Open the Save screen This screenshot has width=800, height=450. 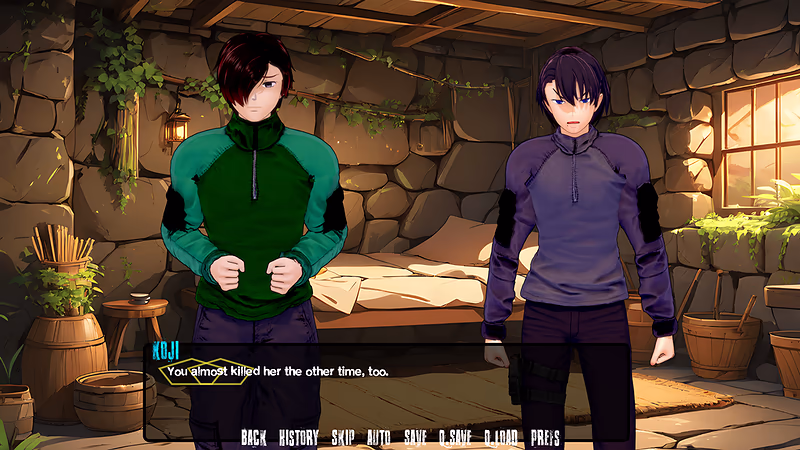(x=415, y=437)
